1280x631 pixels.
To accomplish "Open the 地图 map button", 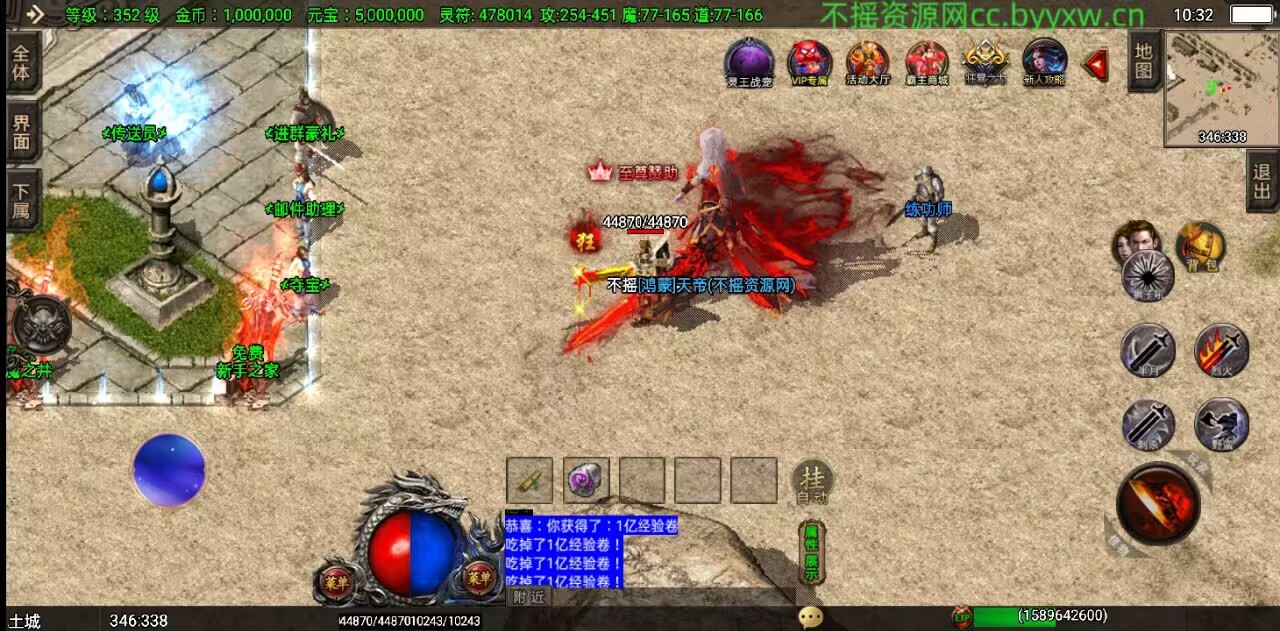I will [1144, 60].
